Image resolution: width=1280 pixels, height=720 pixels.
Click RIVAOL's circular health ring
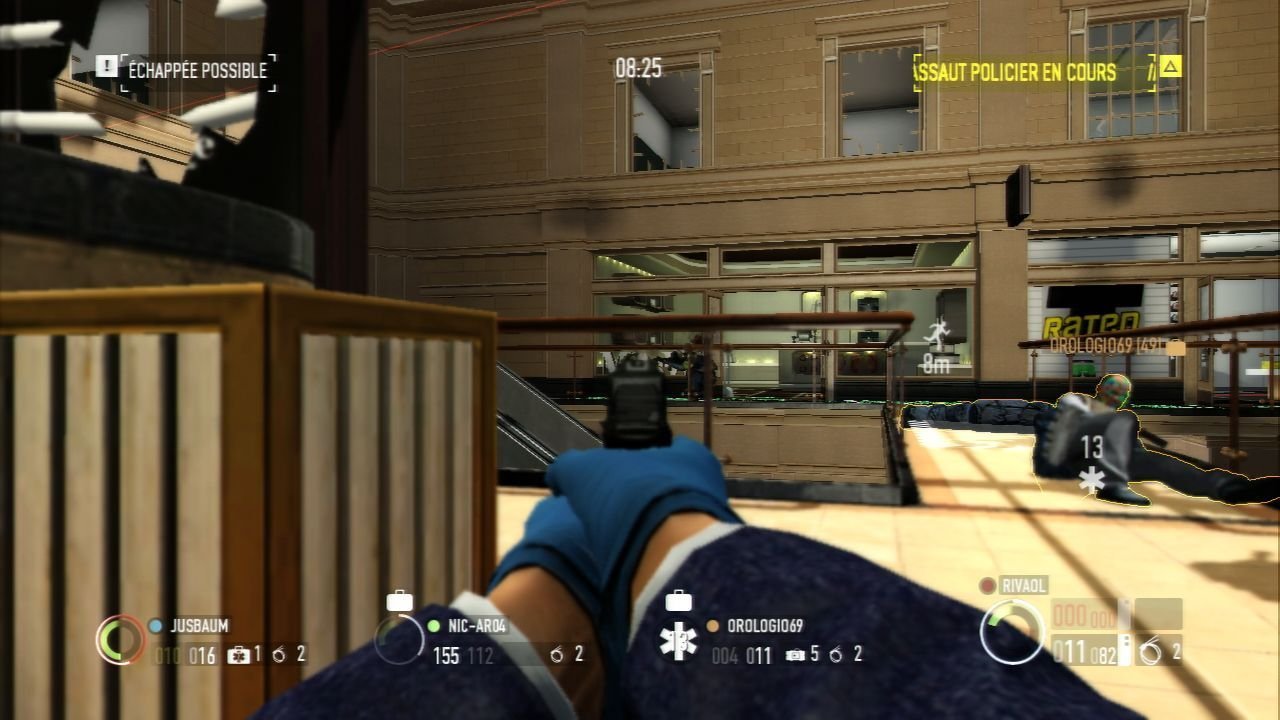(1011, 633)
